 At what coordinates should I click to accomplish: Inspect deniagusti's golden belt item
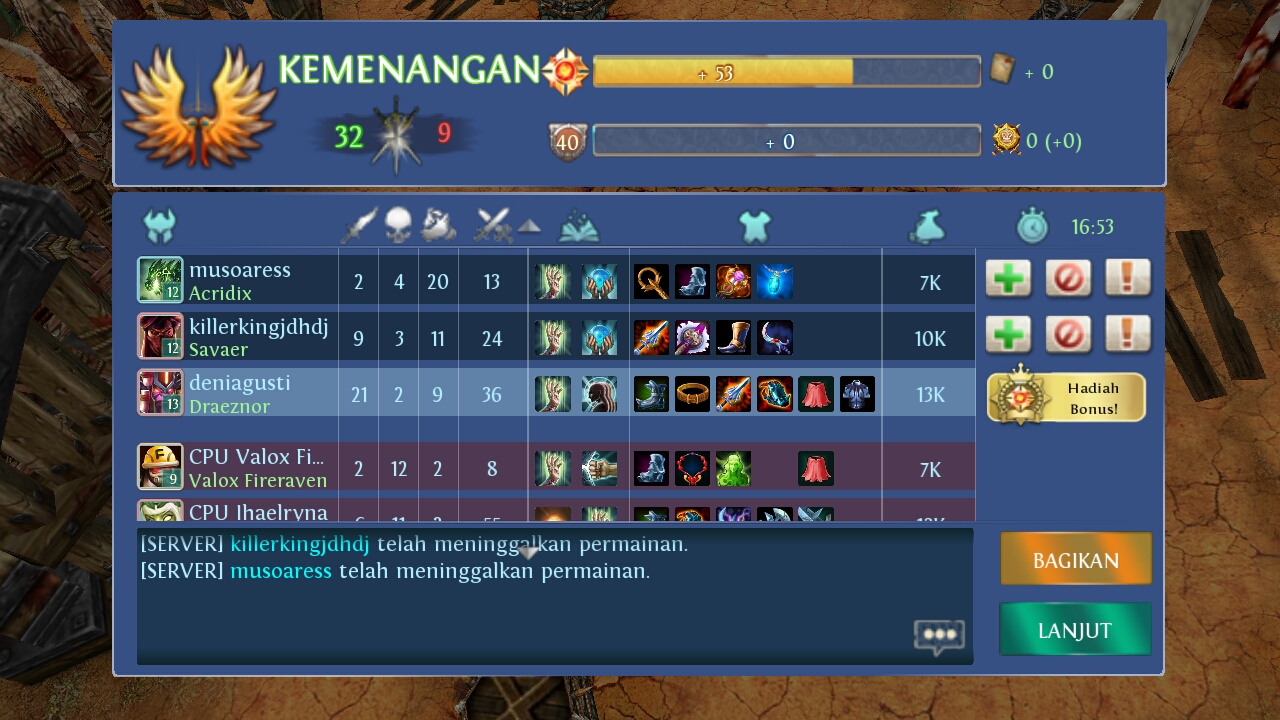coord(692,394)
